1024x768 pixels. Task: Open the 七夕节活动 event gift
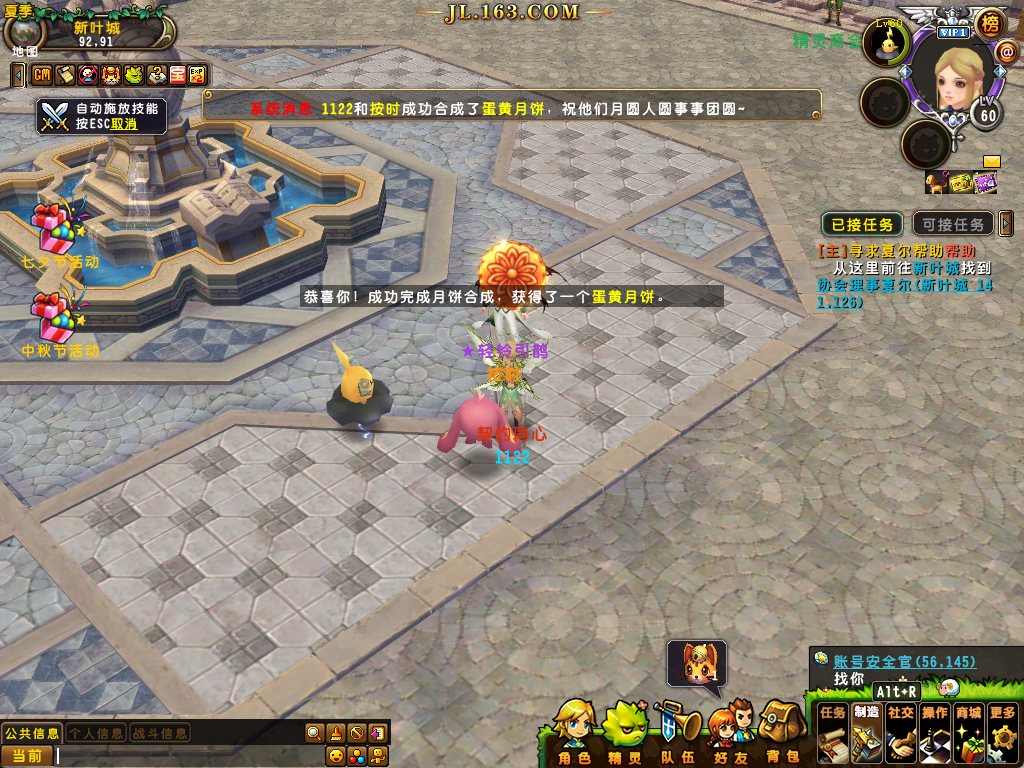(x=55, y=228)
